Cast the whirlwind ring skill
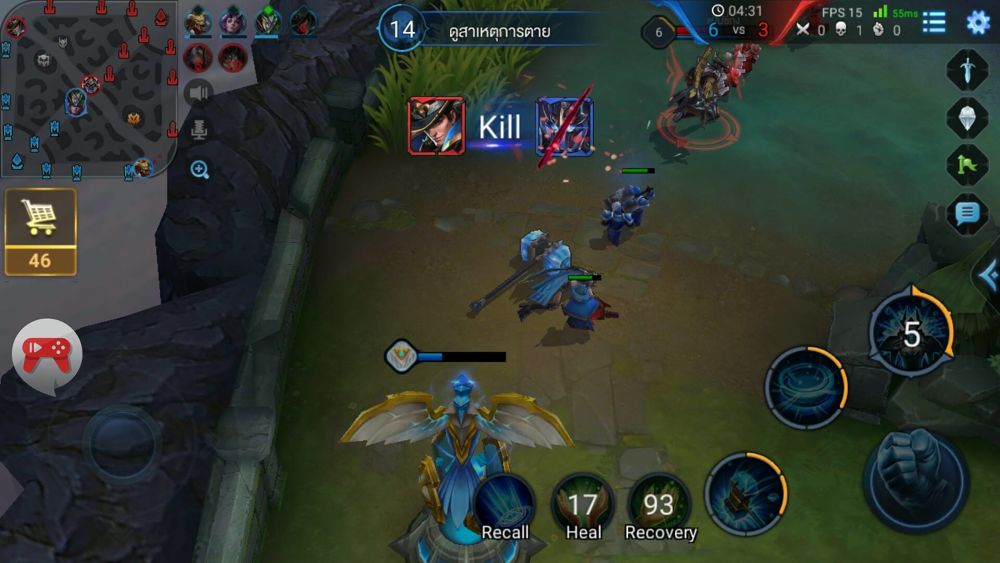 806,387
